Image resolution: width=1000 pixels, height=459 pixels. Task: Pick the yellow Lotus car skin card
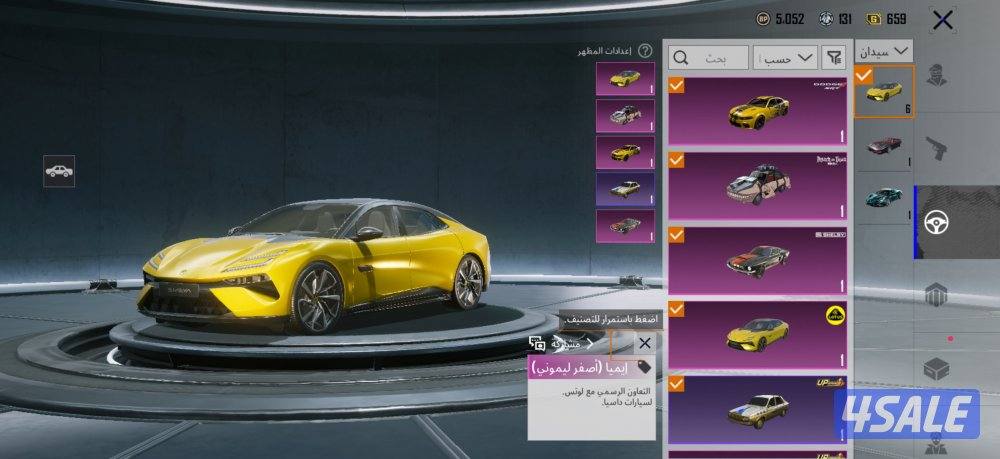pos(758,334)
